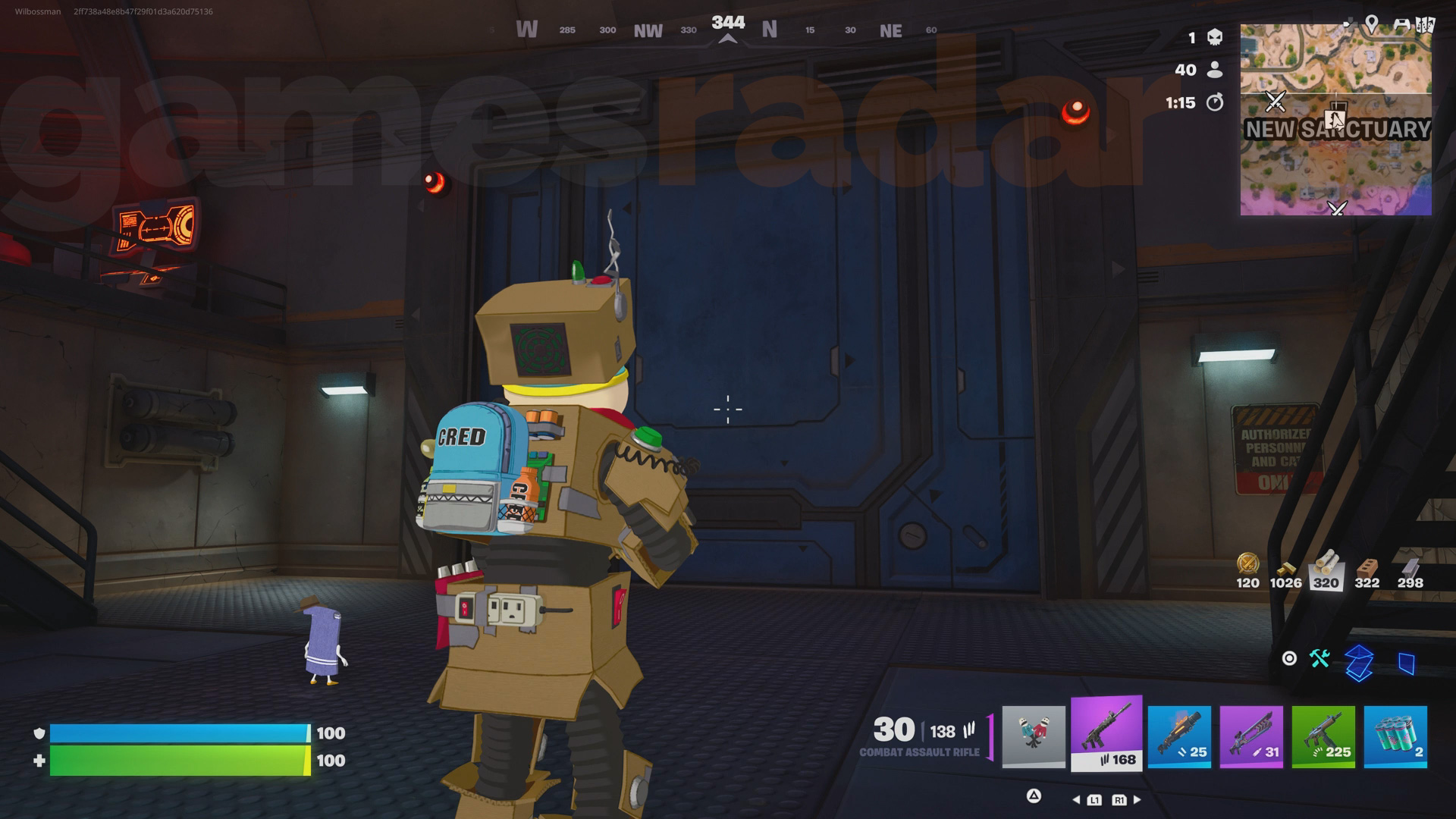
Task: Click the skull eliminations counter icon
Action: (1213, 37)
